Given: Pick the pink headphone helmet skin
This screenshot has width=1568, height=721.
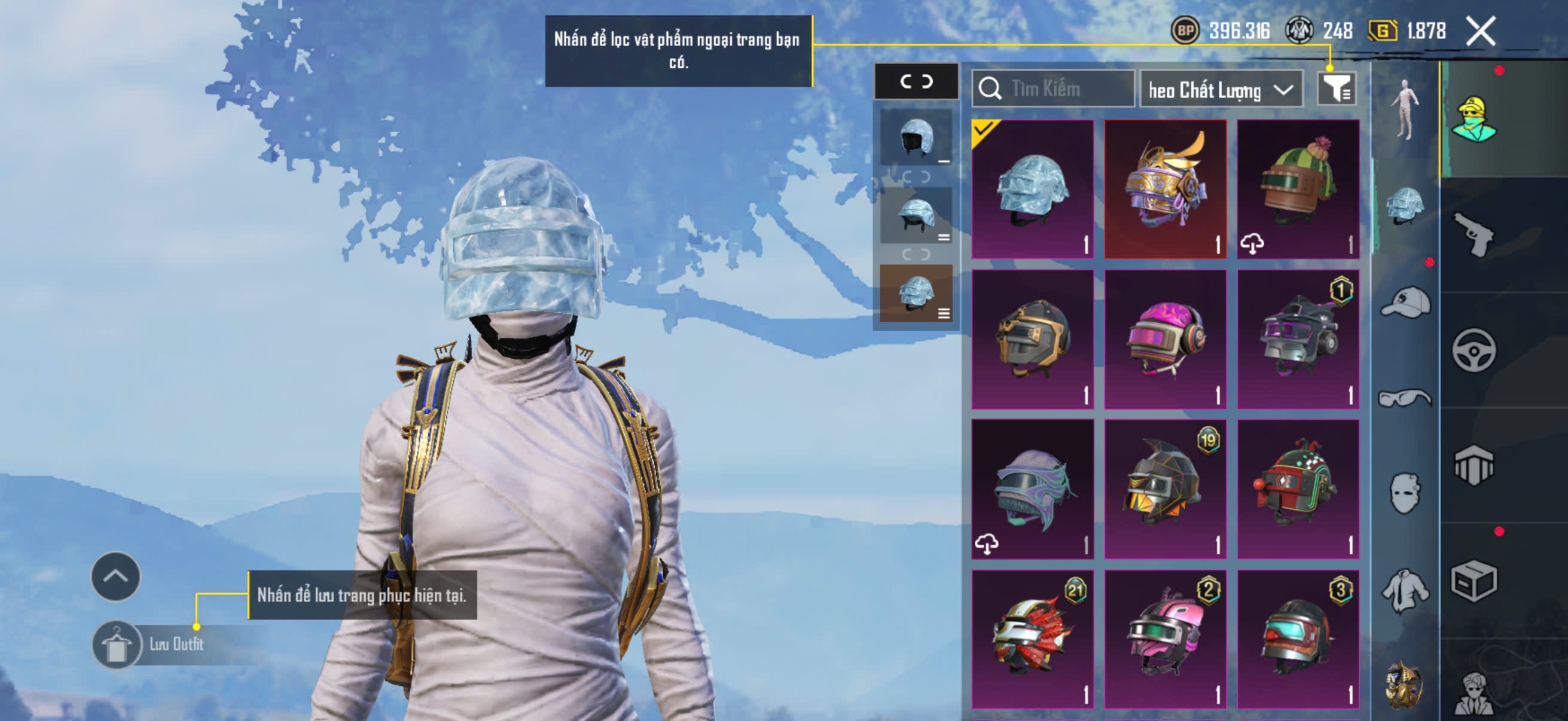Looking at the screenshot, I should [1165, 339].
